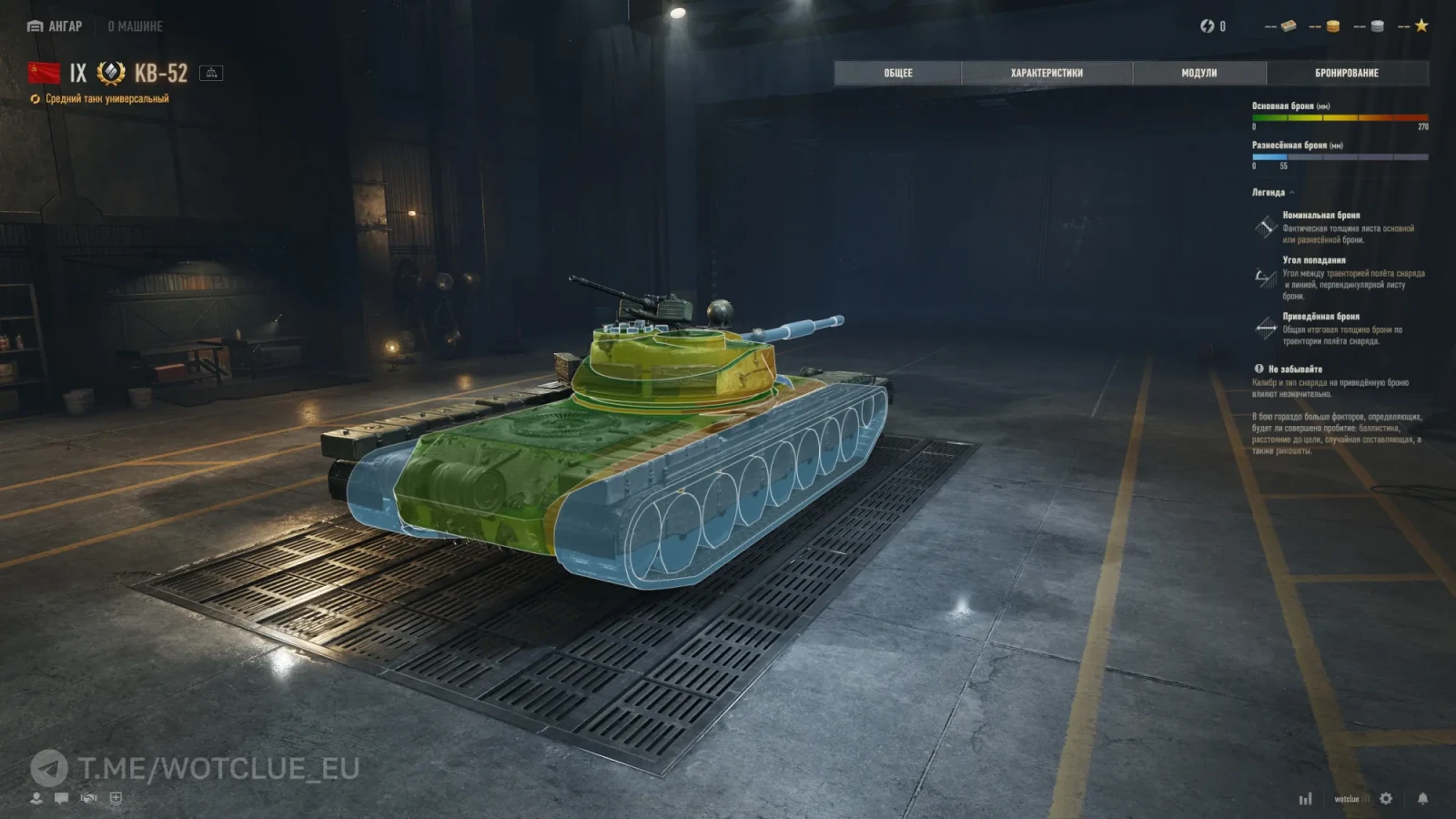Screen dimensions: 1456x819
Task: Select the Модули tab
Action: click(x=1198, y=73)
